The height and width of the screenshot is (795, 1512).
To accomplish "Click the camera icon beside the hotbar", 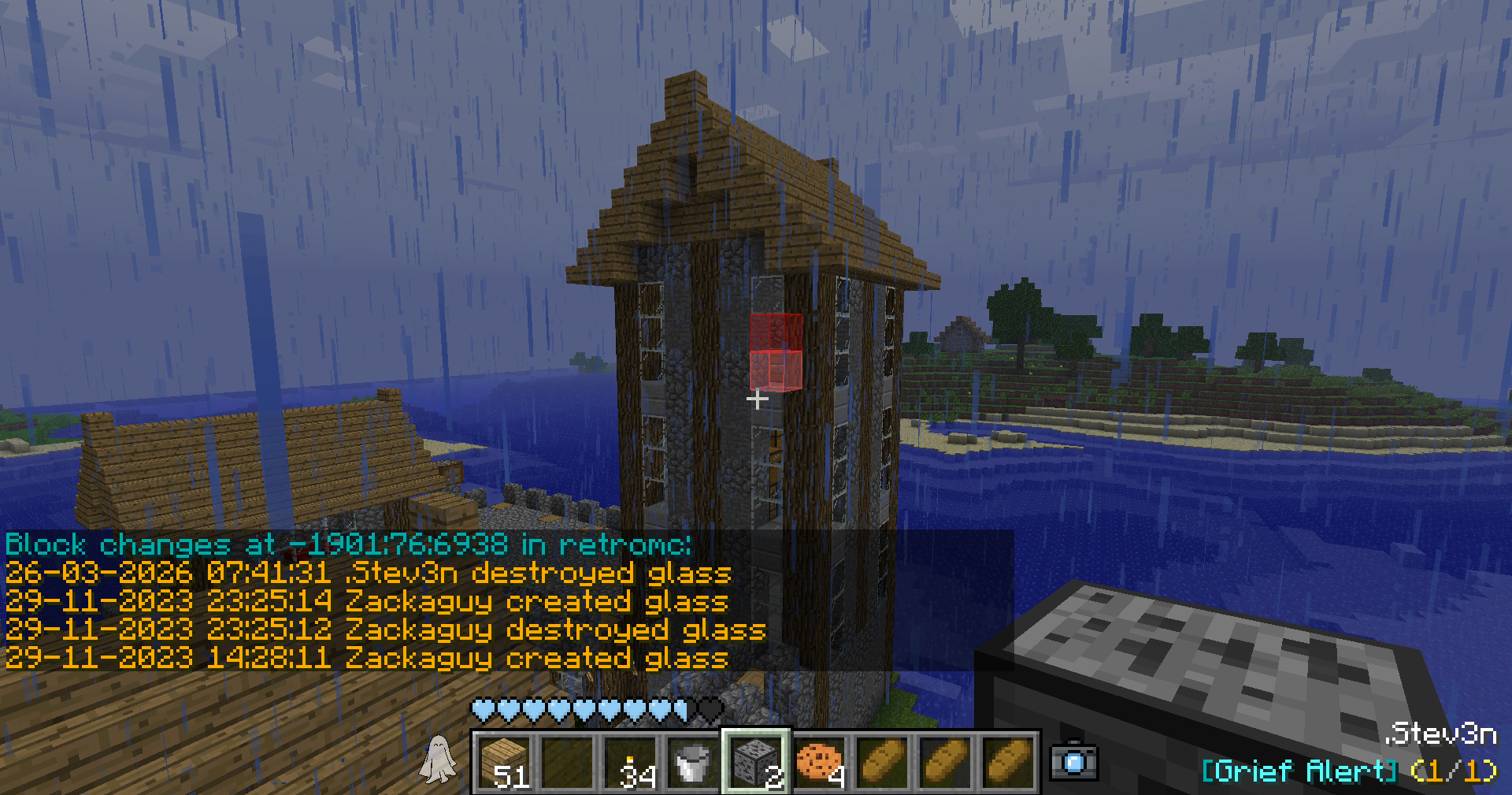I will 1074,761.
